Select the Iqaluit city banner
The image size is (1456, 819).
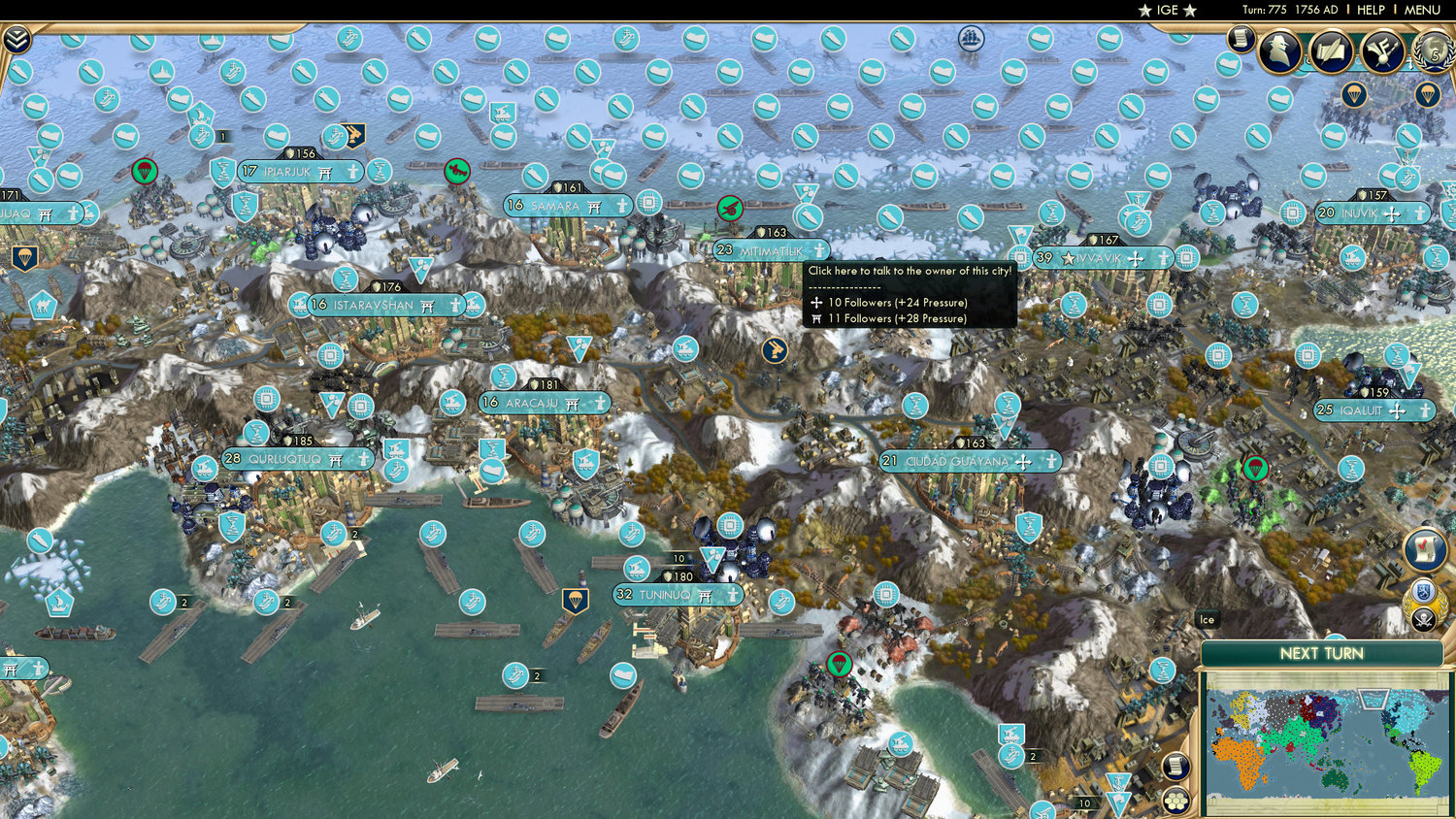pyautogui.click(x=1373, y=410)
